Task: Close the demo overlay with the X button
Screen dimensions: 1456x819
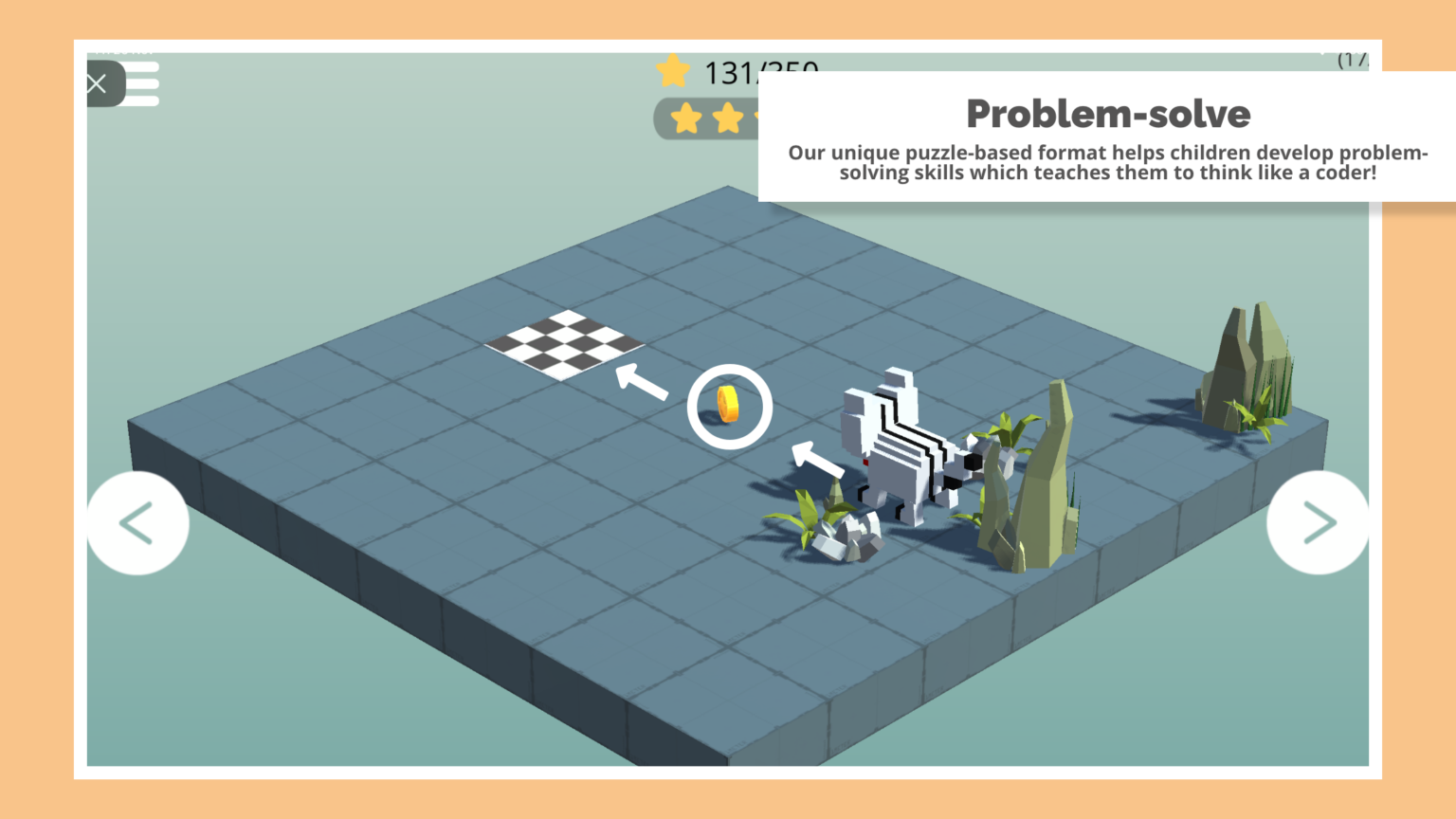Action: [x=97, y=83]
